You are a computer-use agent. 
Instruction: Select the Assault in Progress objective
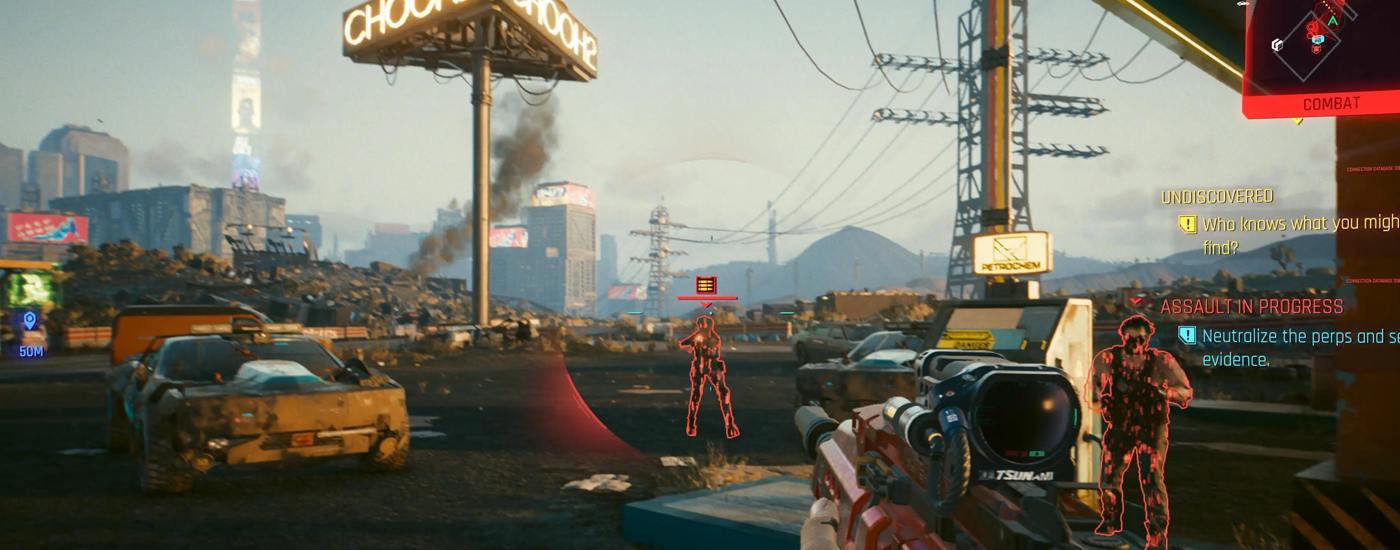pos(1251,307)
